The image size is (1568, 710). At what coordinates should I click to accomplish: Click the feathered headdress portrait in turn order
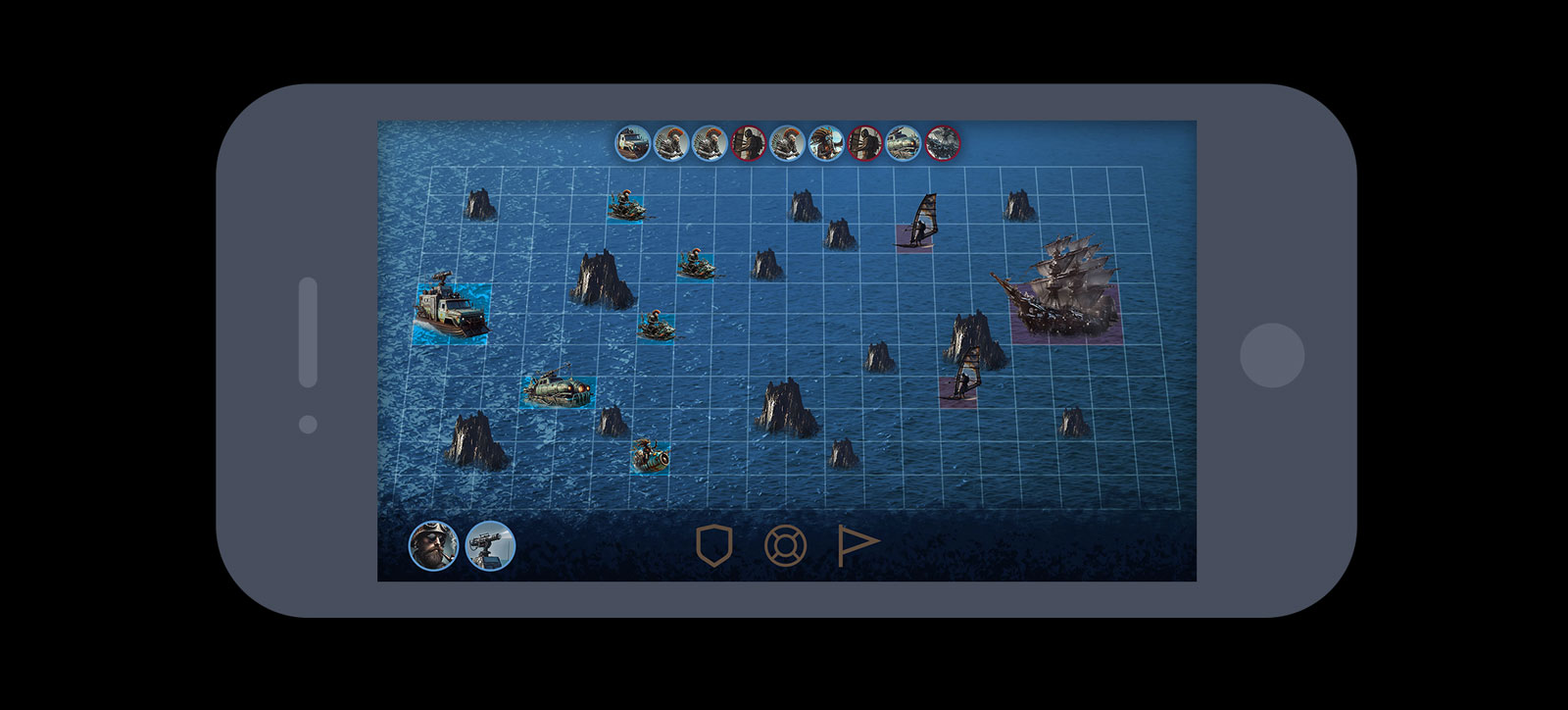tap(826, 143)
